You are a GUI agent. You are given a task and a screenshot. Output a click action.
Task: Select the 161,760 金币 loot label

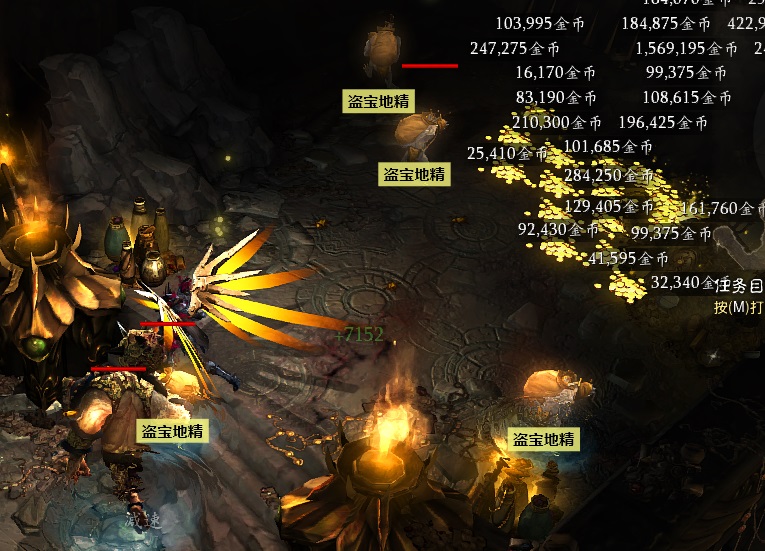click(721, 209)
